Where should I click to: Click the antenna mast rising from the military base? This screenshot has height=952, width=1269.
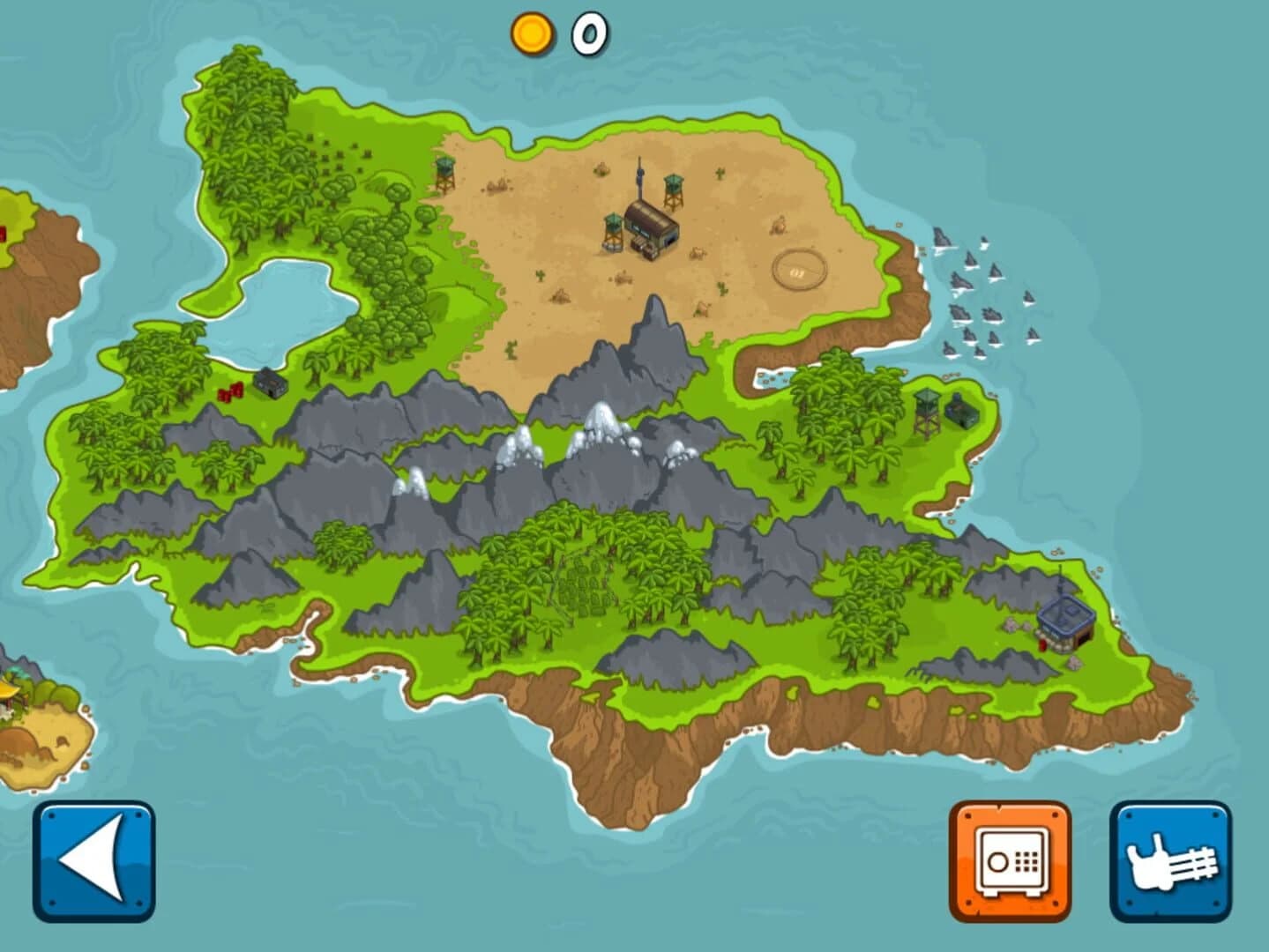638,172
